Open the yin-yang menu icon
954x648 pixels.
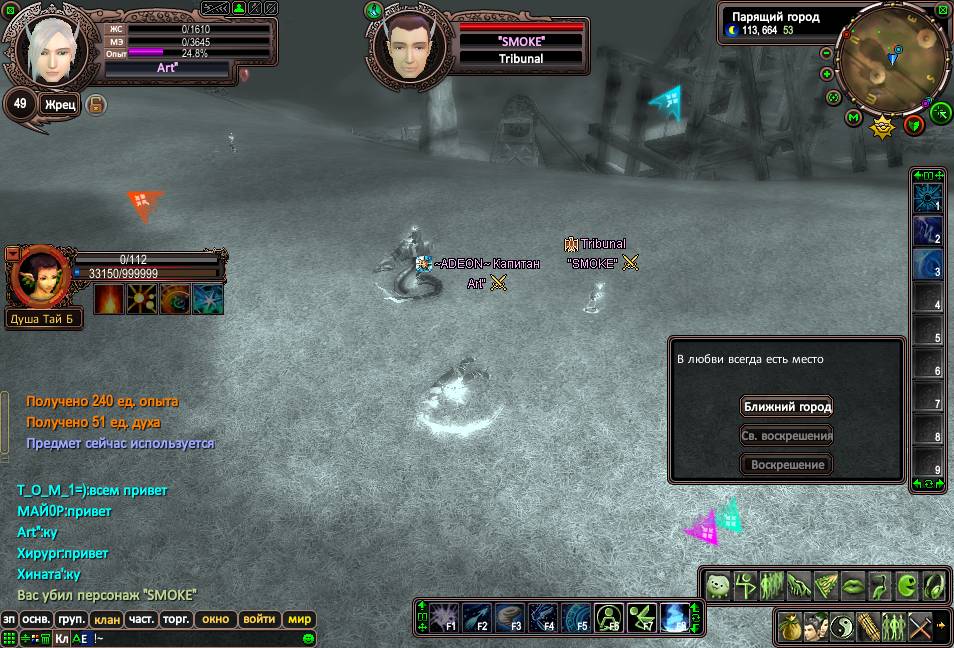click(842, 627)
